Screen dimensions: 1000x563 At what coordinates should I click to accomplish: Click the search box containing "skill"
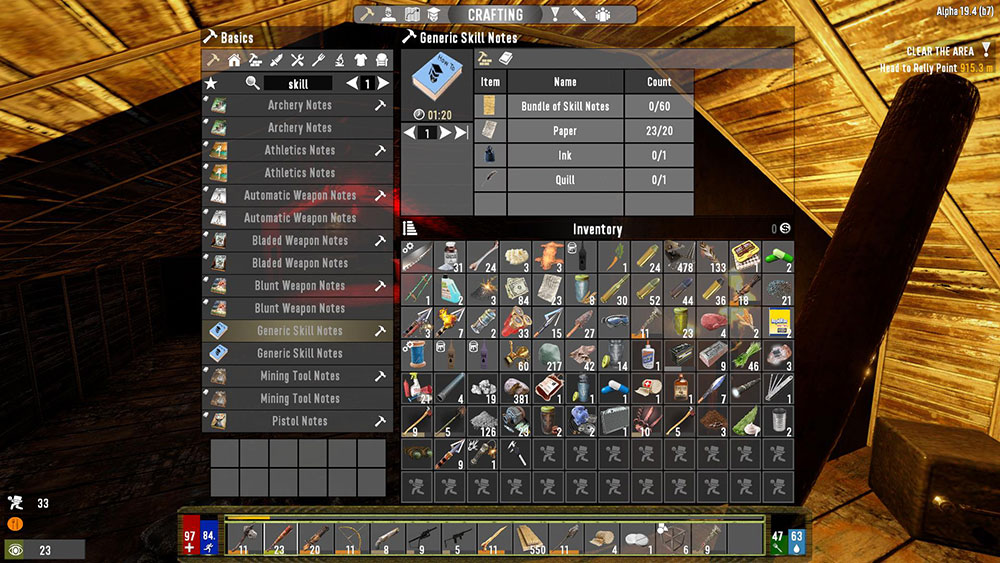coord(298,84)
